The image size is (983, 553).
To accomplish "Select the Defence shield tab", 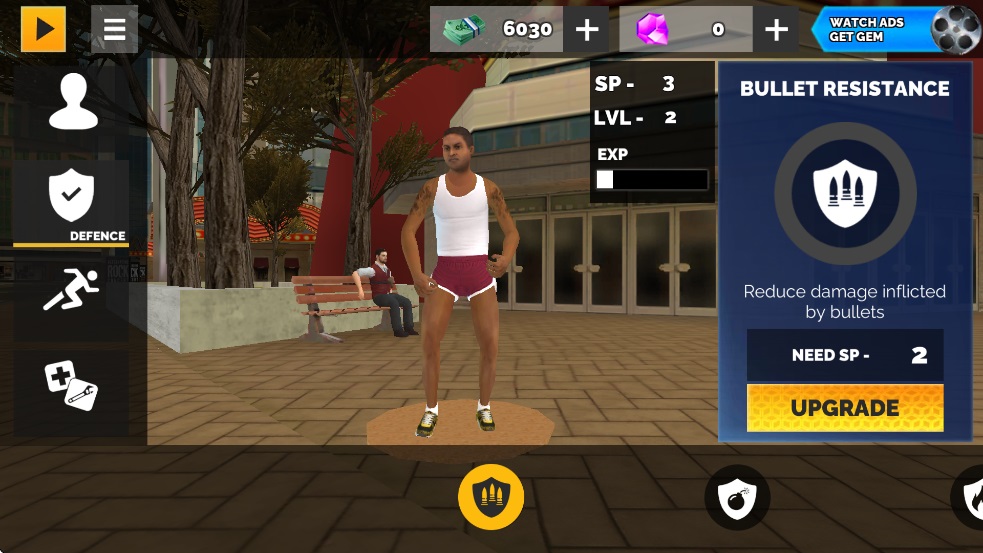I will [x=72, y=201].
